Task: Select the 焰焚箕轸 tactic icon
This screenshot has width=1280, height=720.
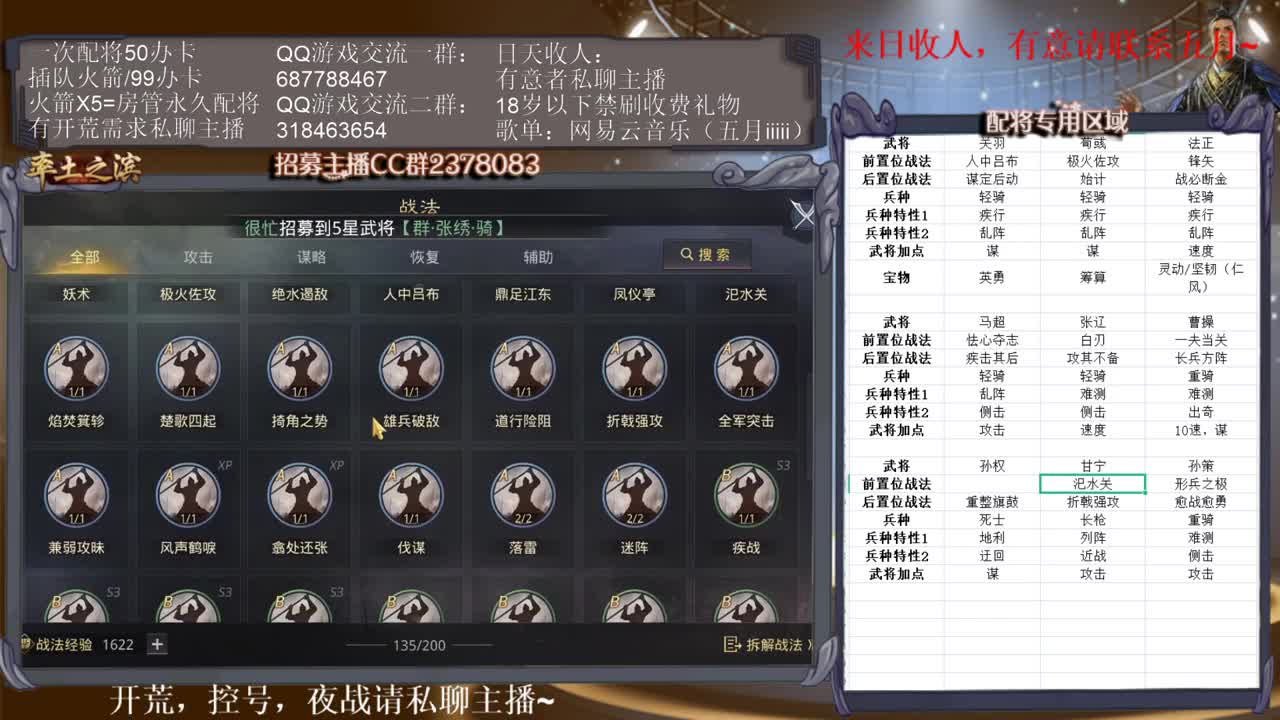Action: (77, 372)
